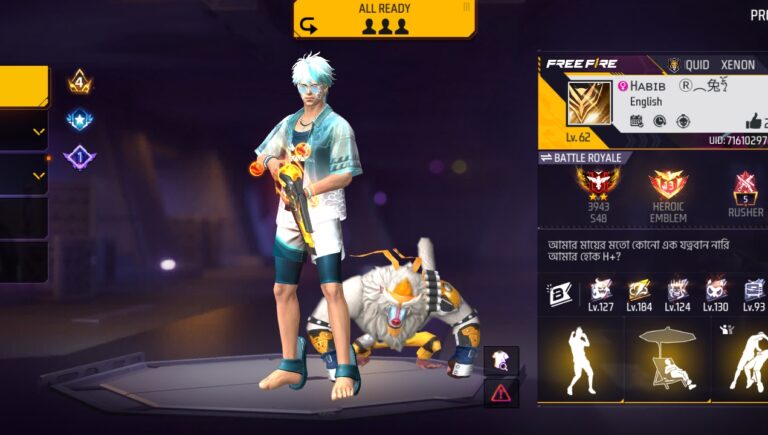Choose the standing pose emote tile
This screenshot has width=768, height=435.
[581, 360]
